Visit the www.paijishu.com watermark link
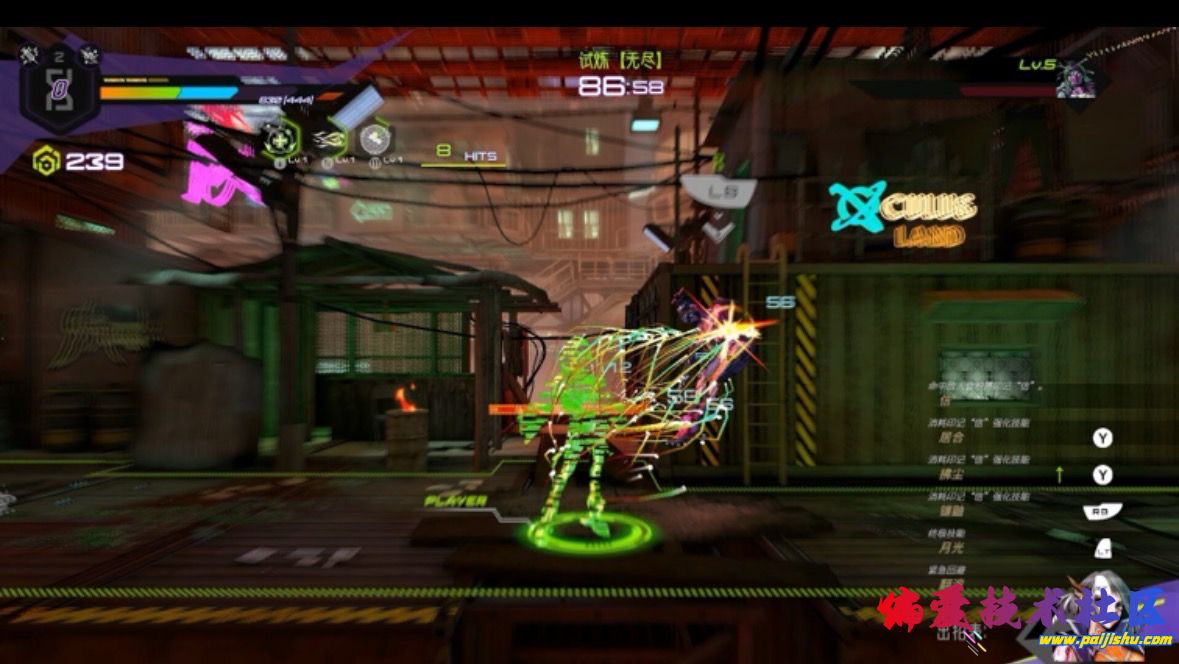 (x=1110, y=640)
